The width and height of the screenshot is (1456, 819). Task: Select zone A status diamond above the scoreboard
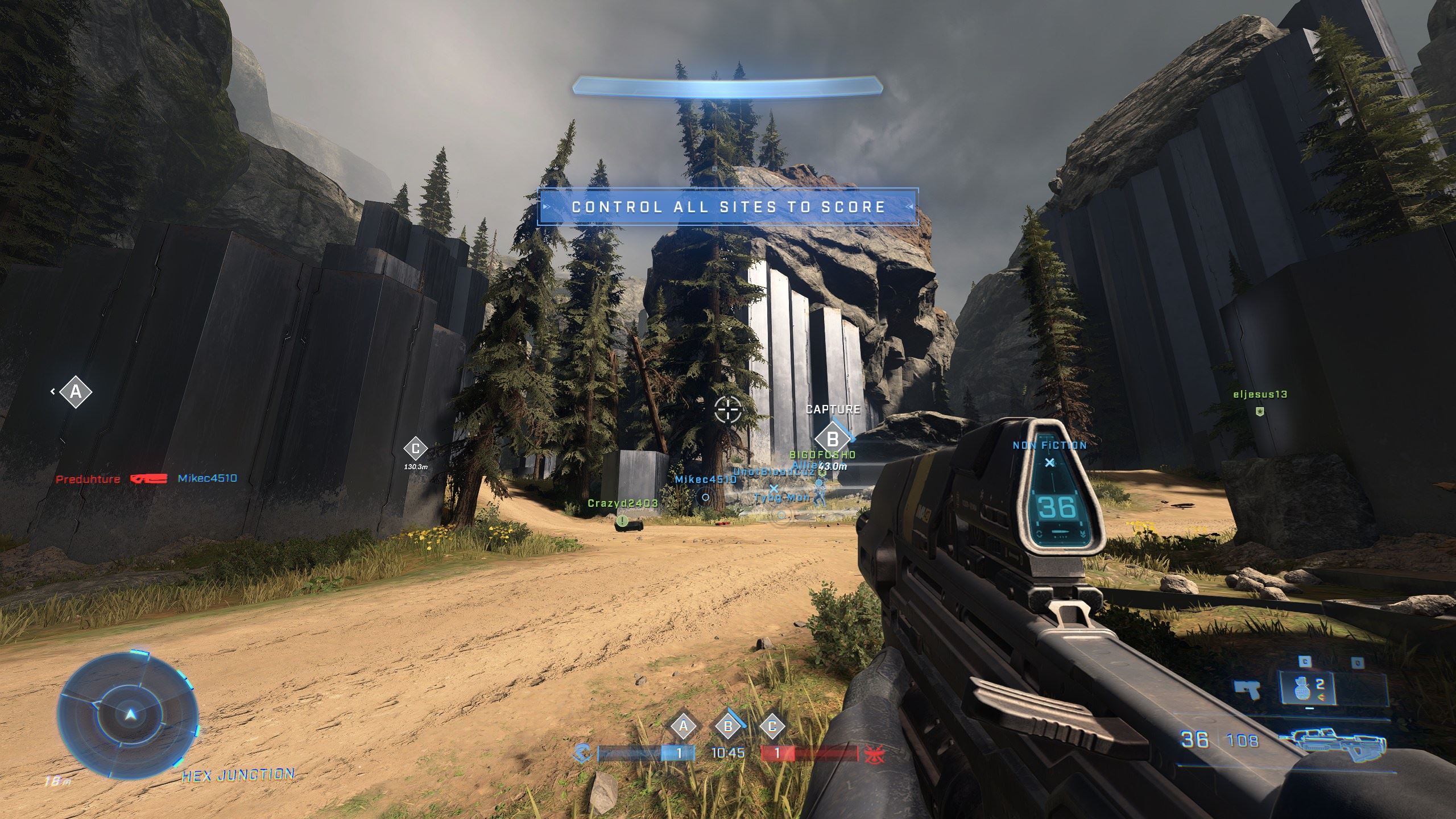tap(684, 726)
